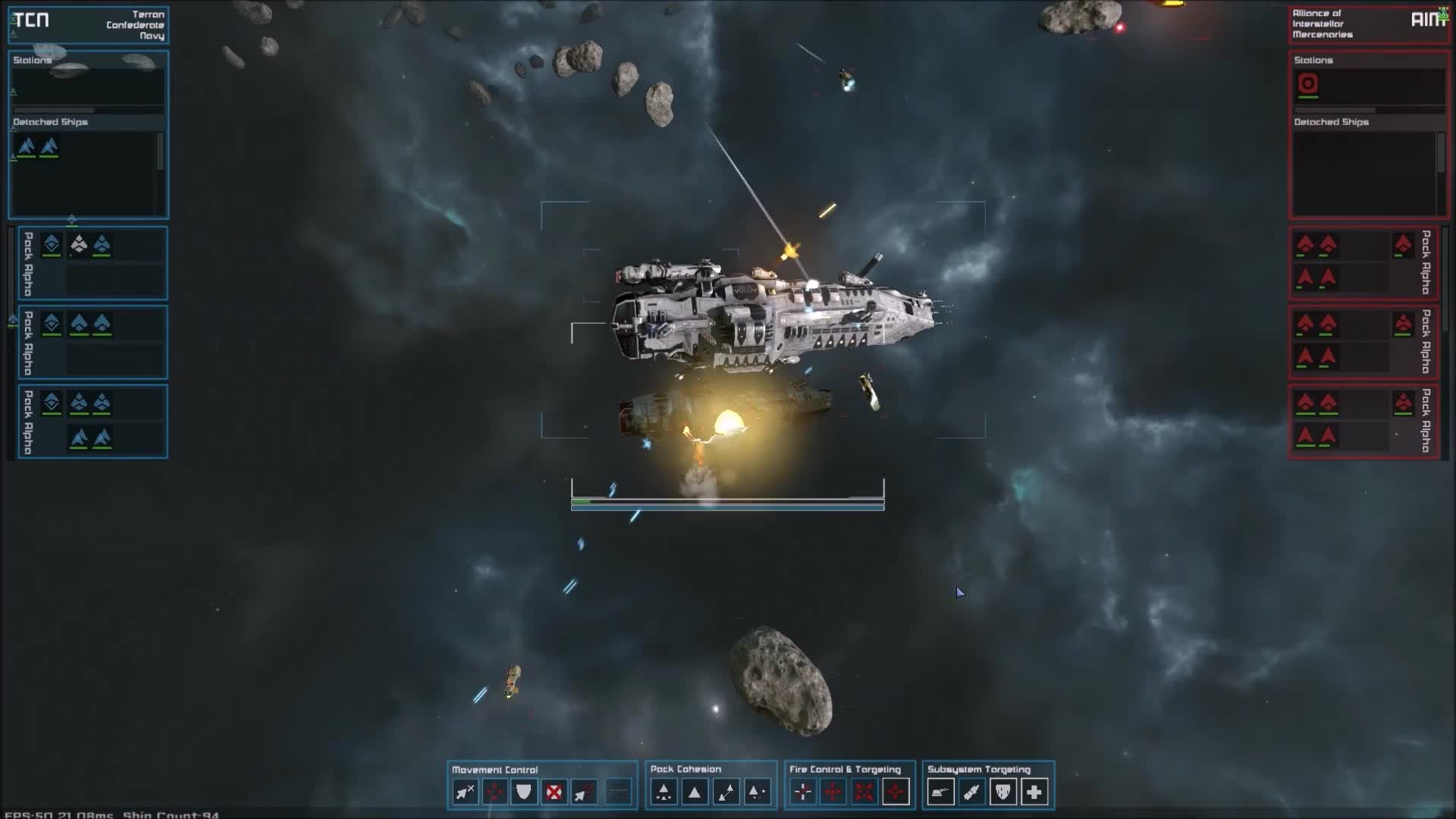
Task: Click the red station icon under AIM Stations
Action: [x=1307, y=86]
